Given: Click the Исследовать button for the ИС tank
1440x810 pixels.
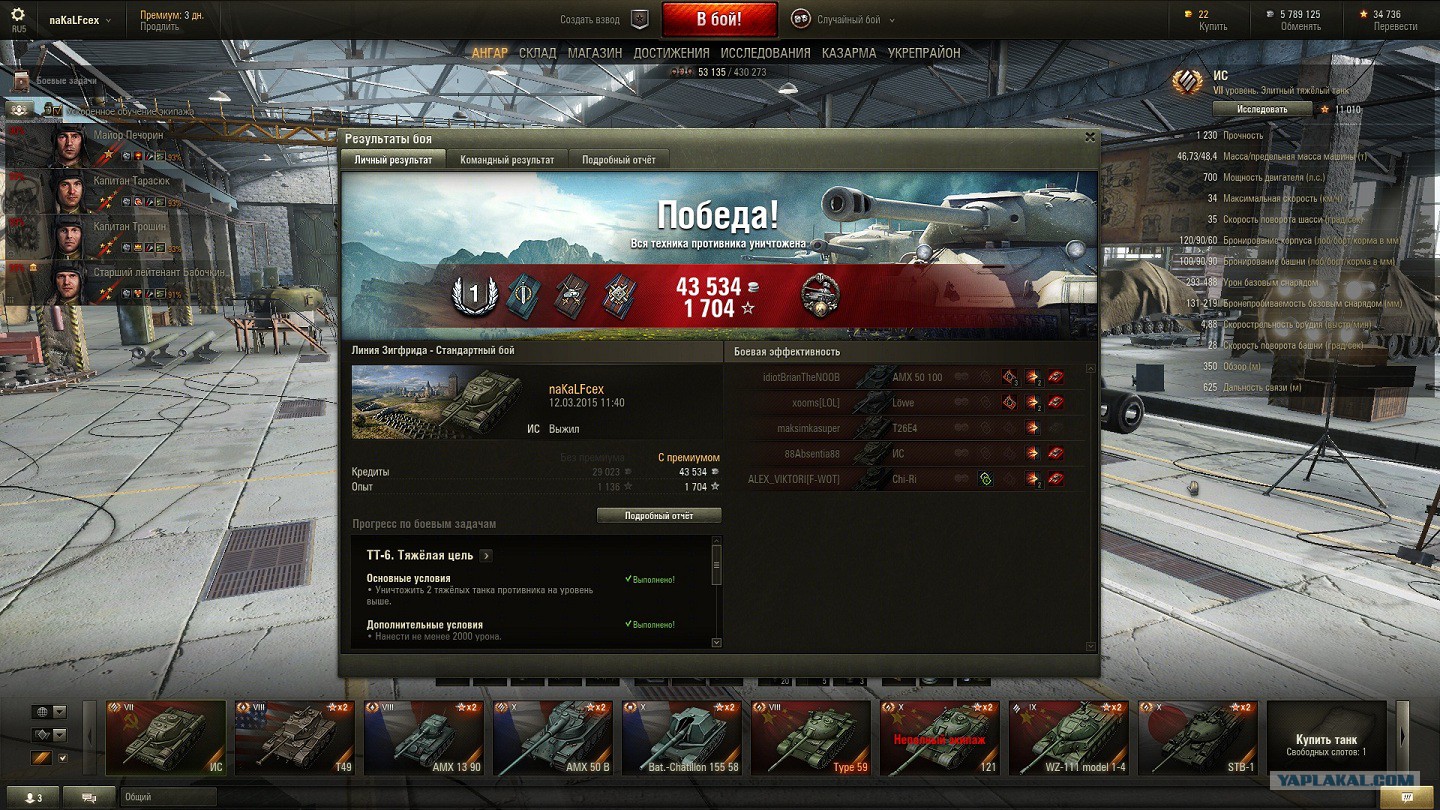Looking at the screenshot, I should [1262, 108].
